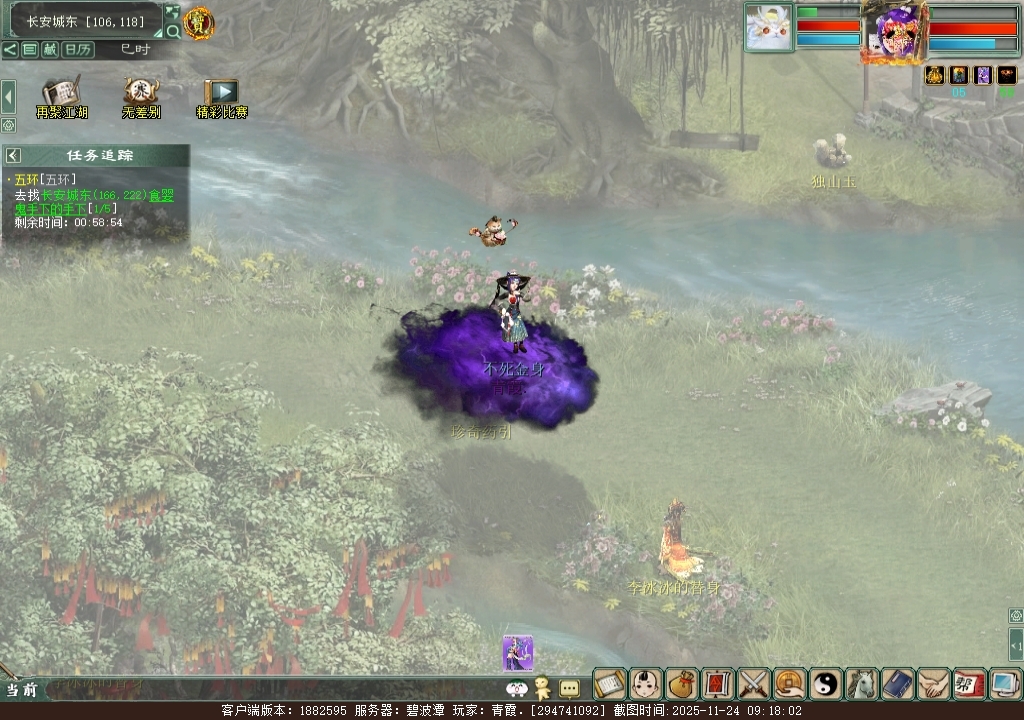Open the scroll icon in bottom toolbar
Screen dimensions: 1024x720
click(609, 684)
